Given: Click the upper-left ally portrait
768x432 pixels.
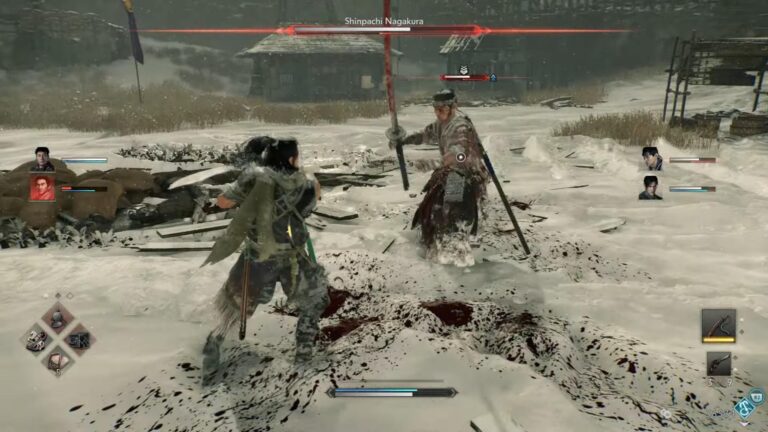Looking at the screenshot, I should coord(42,159).
